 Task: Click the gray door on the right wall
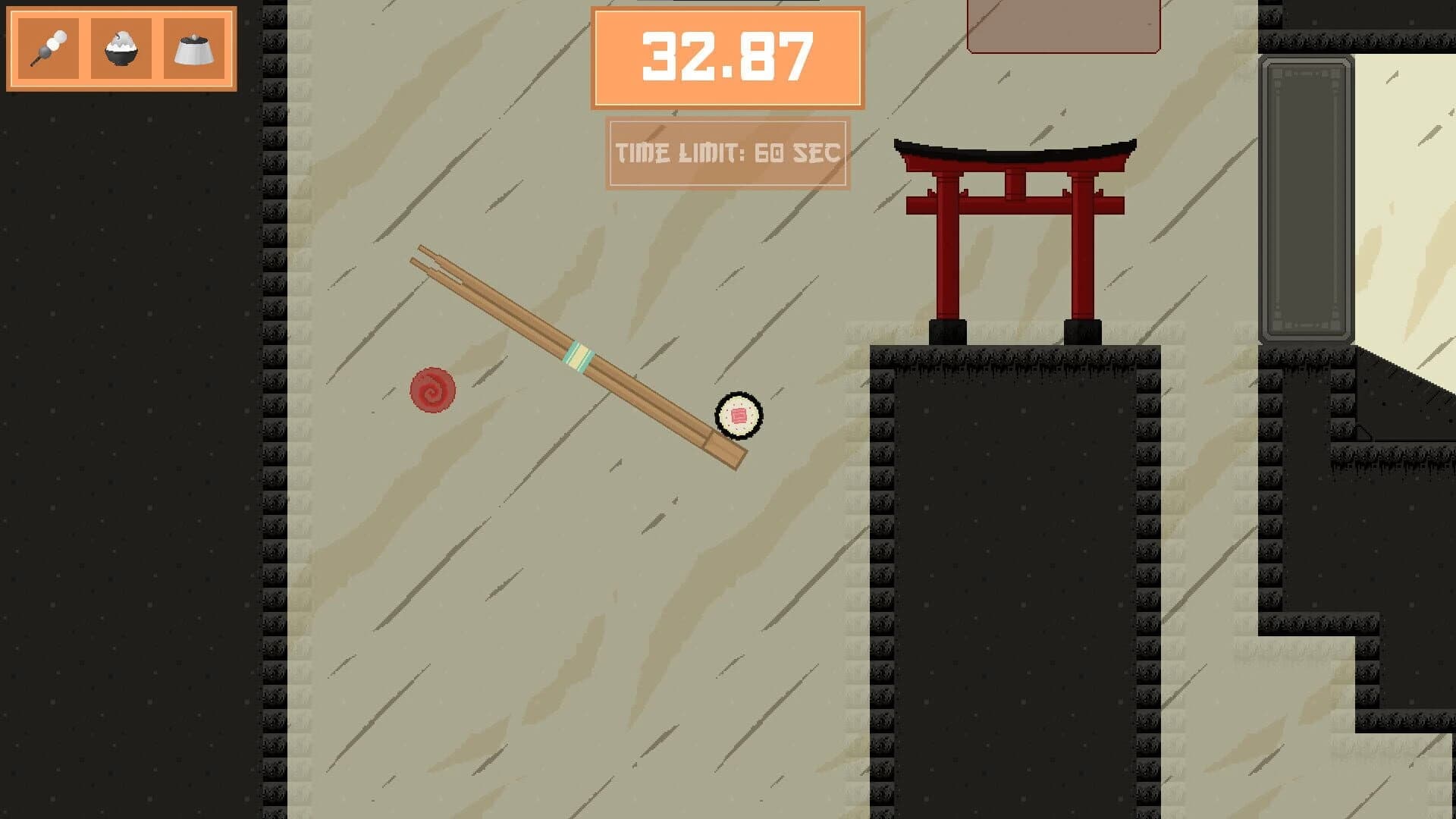[x=1308, y=197]
